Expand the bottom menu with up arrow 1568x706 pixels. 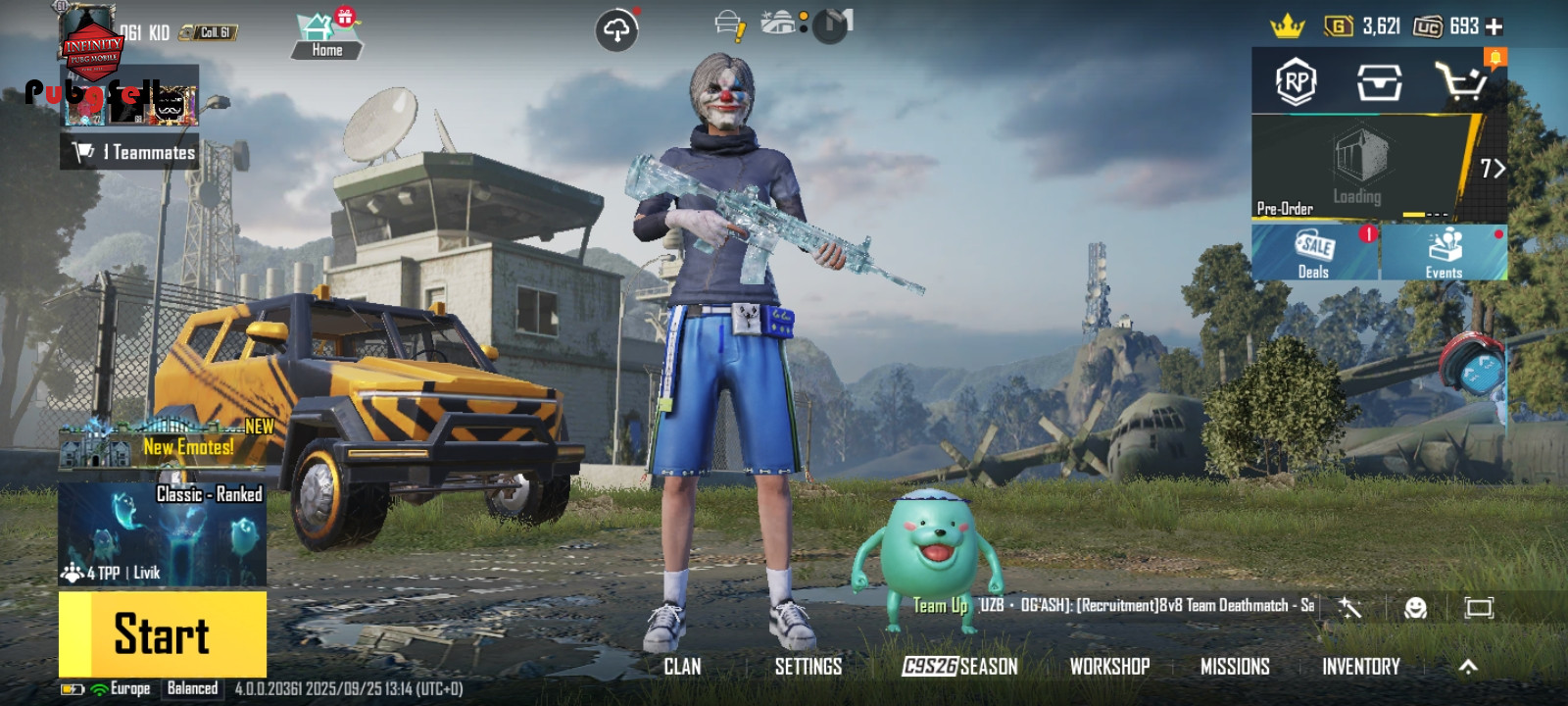click(1468, 667)
